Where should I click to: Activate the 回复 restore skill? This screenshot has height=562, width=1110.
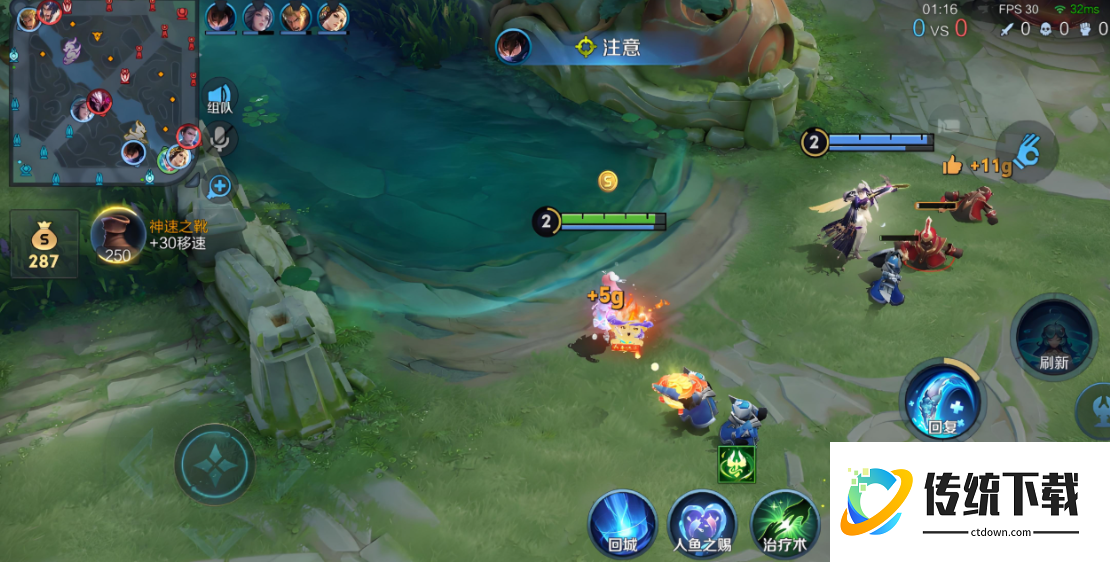point(942,402)
